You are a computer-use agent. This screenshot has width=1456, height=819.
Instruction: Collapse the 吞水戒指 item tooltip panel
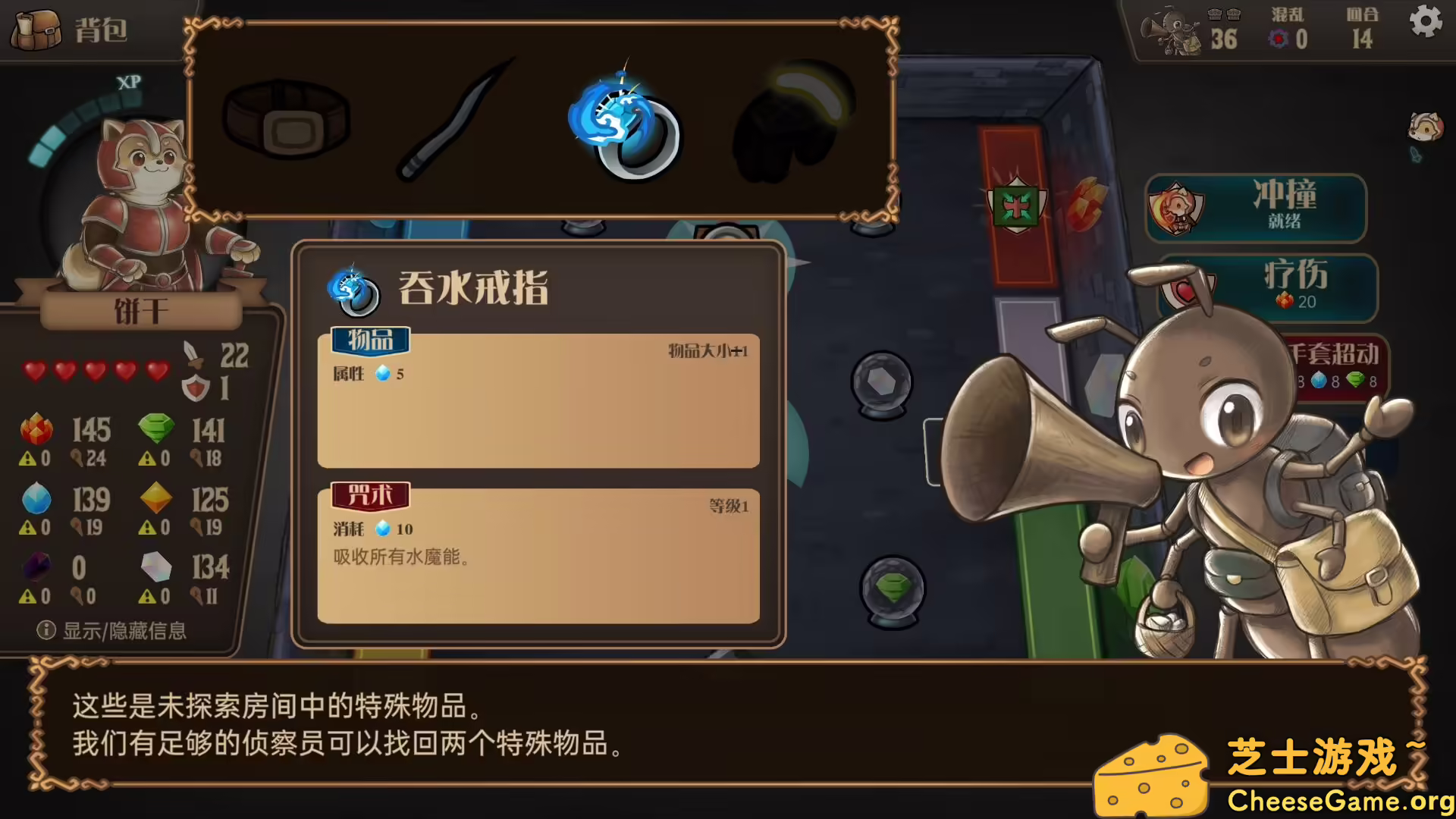click(474, 289)
